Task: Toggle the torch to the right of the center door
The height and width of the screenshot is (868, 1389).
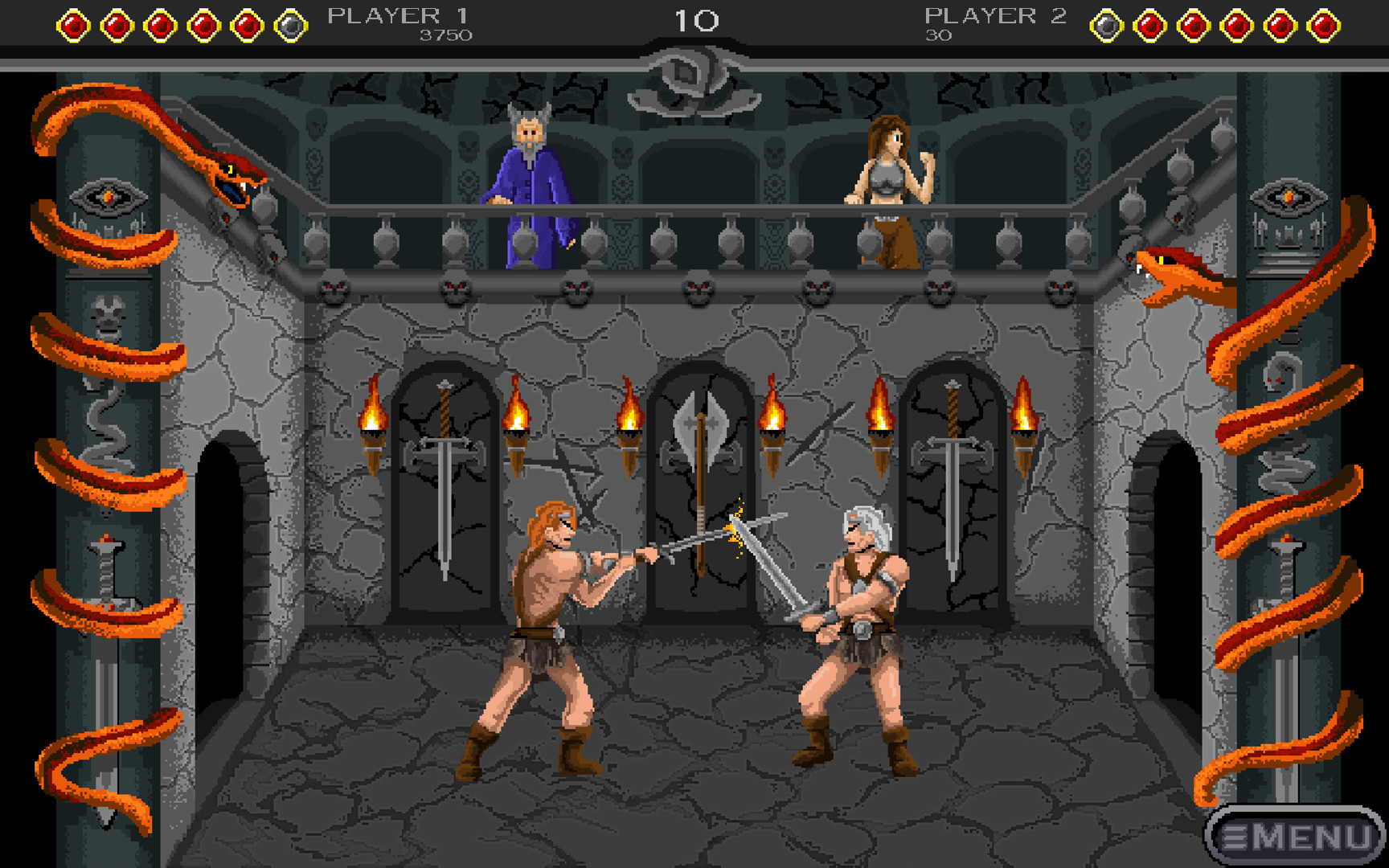Action: 772,430
